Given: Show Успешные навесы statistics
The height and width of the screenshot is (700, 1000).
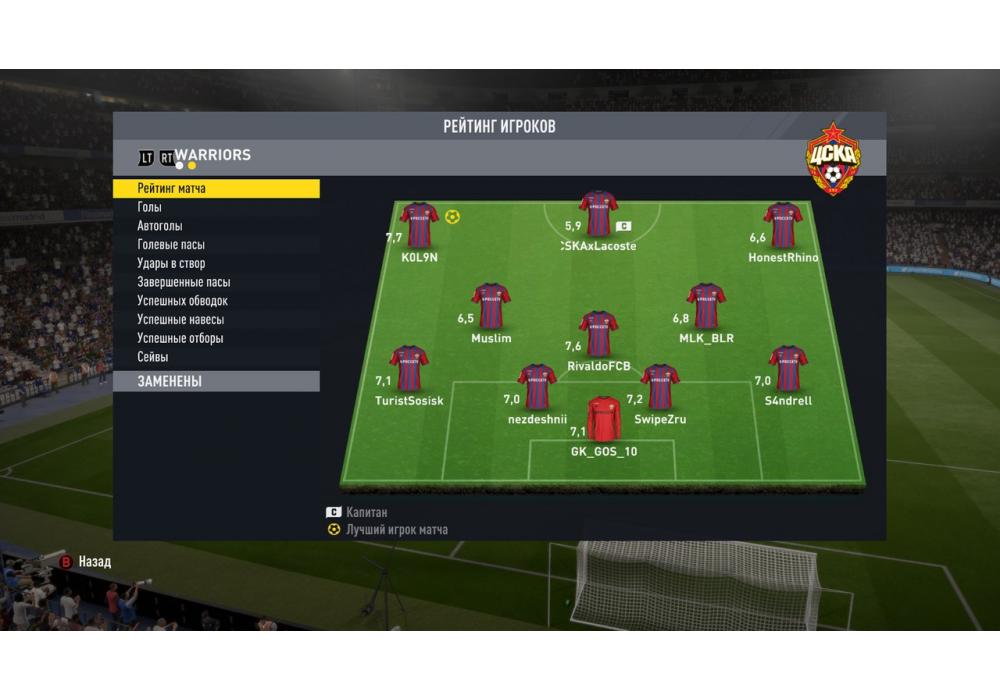Looking at the screenshot, I should [x=216, y=320].
